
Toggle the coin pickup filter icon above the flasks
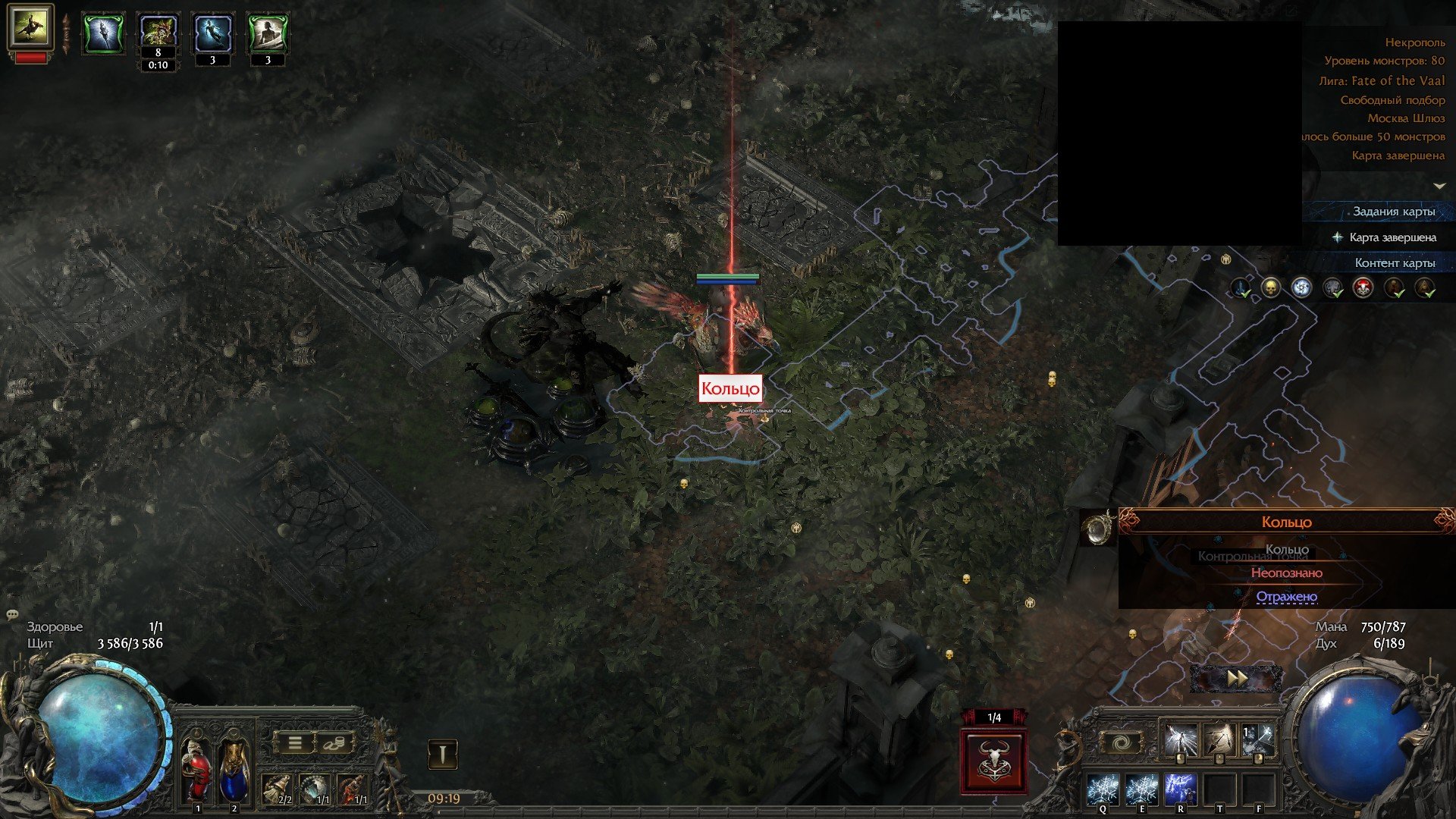(334, 744)
